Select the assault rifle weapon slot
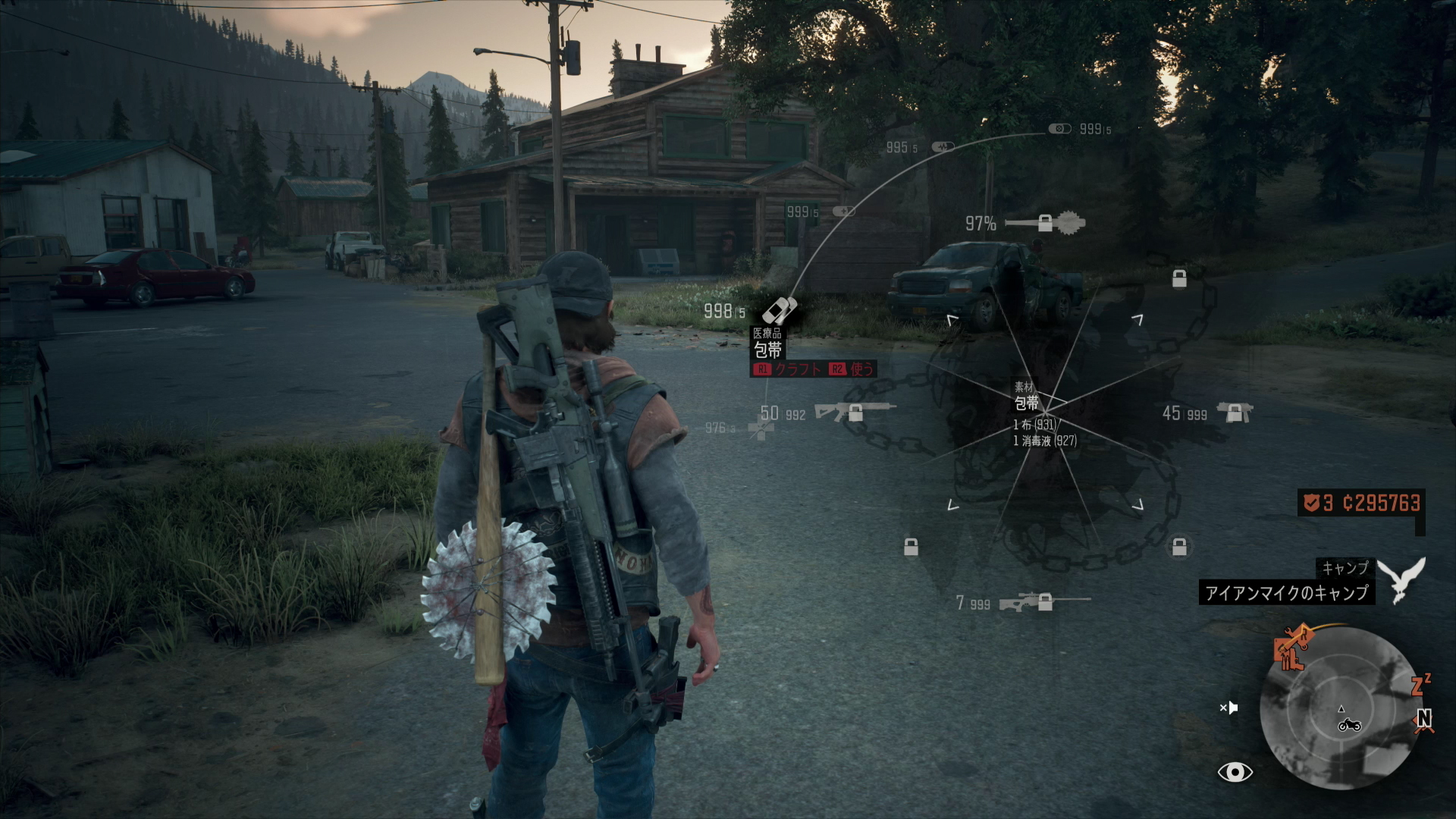The image size is (1456, 819). 854,412
